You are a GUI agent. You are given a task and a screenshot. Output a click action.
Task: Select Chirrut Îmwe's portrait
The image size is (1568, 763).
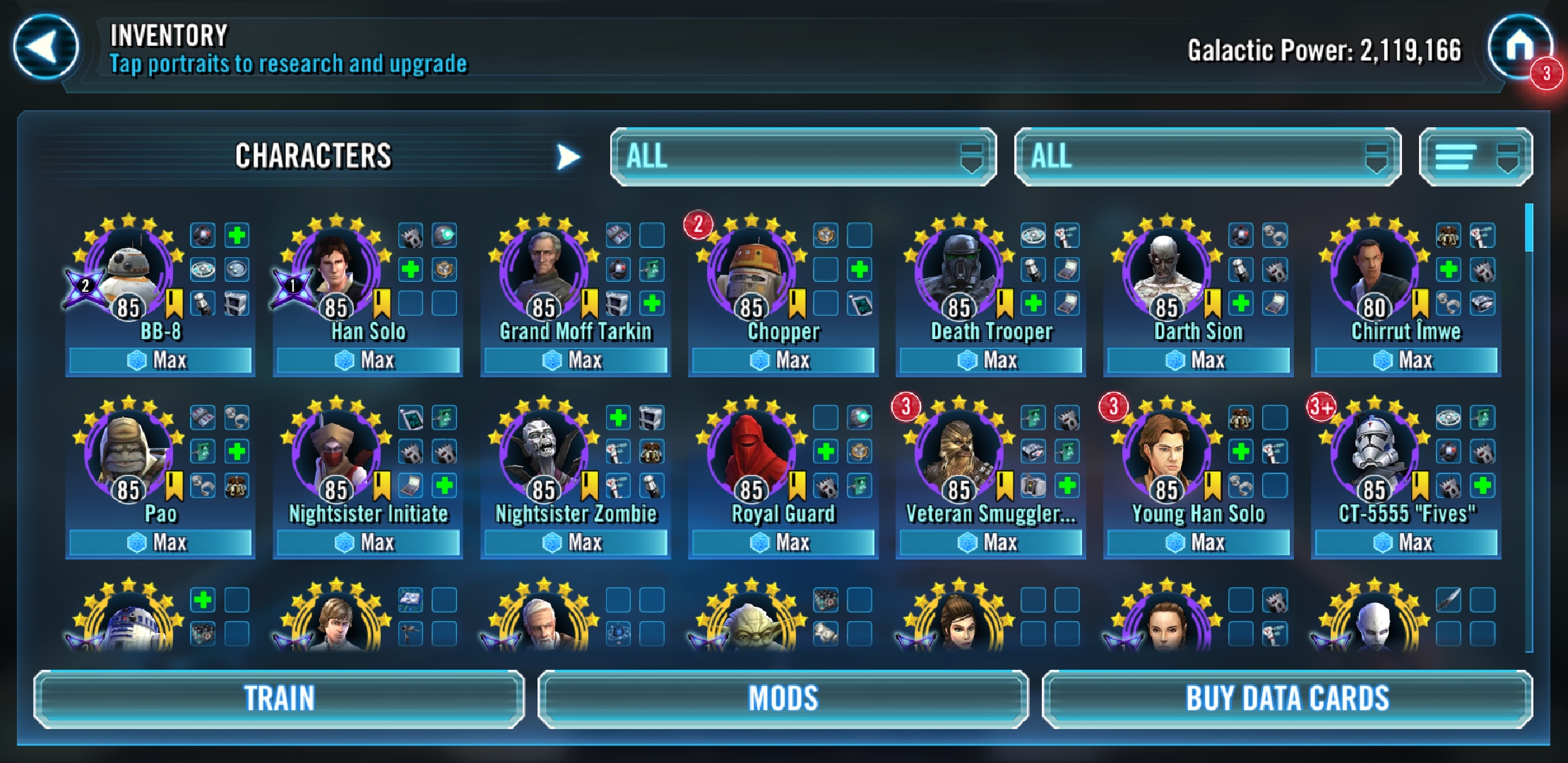click(x=1374, y=269)
